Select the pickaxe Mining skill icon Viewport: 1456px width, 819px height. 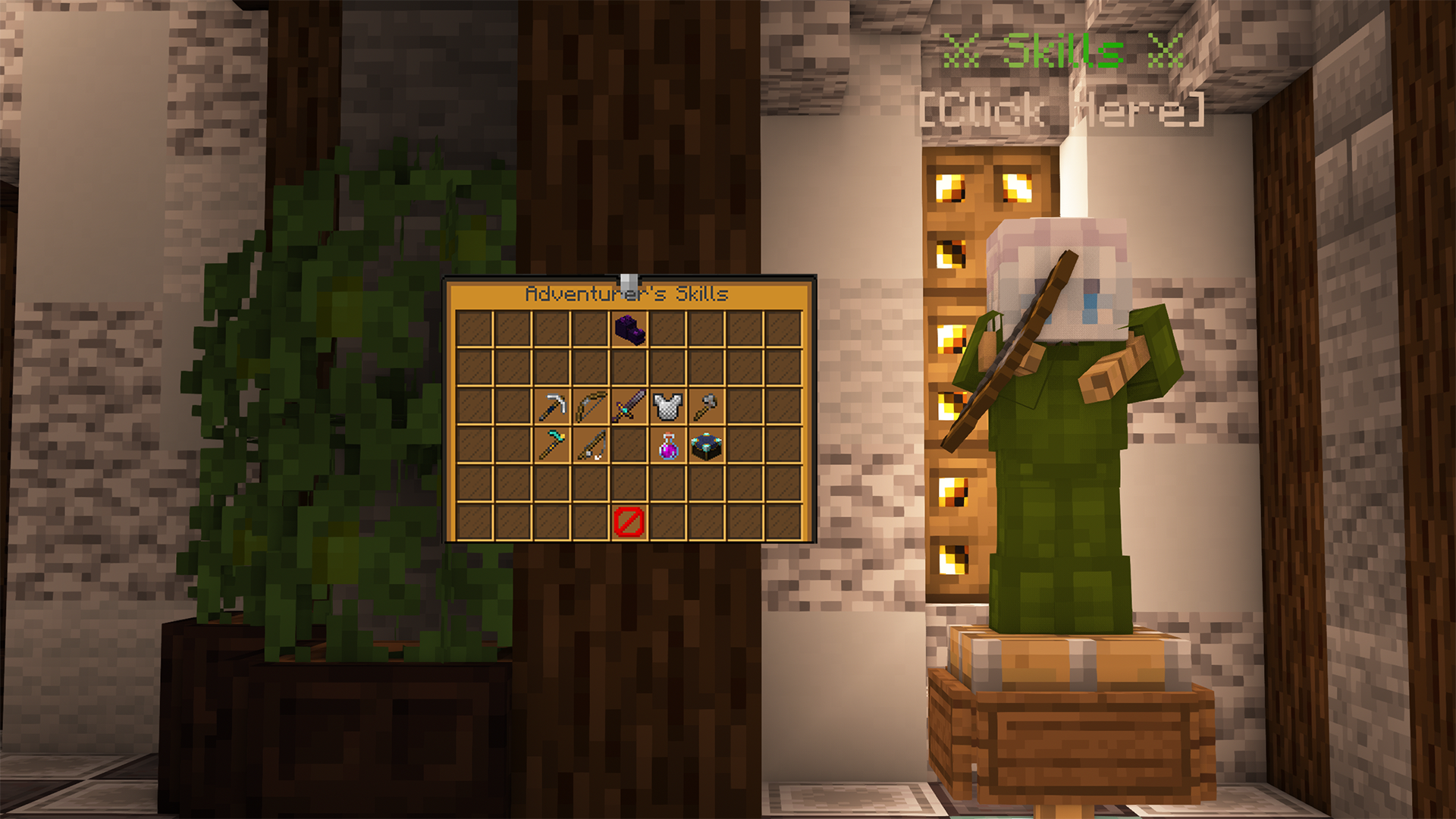click(551, 406)
